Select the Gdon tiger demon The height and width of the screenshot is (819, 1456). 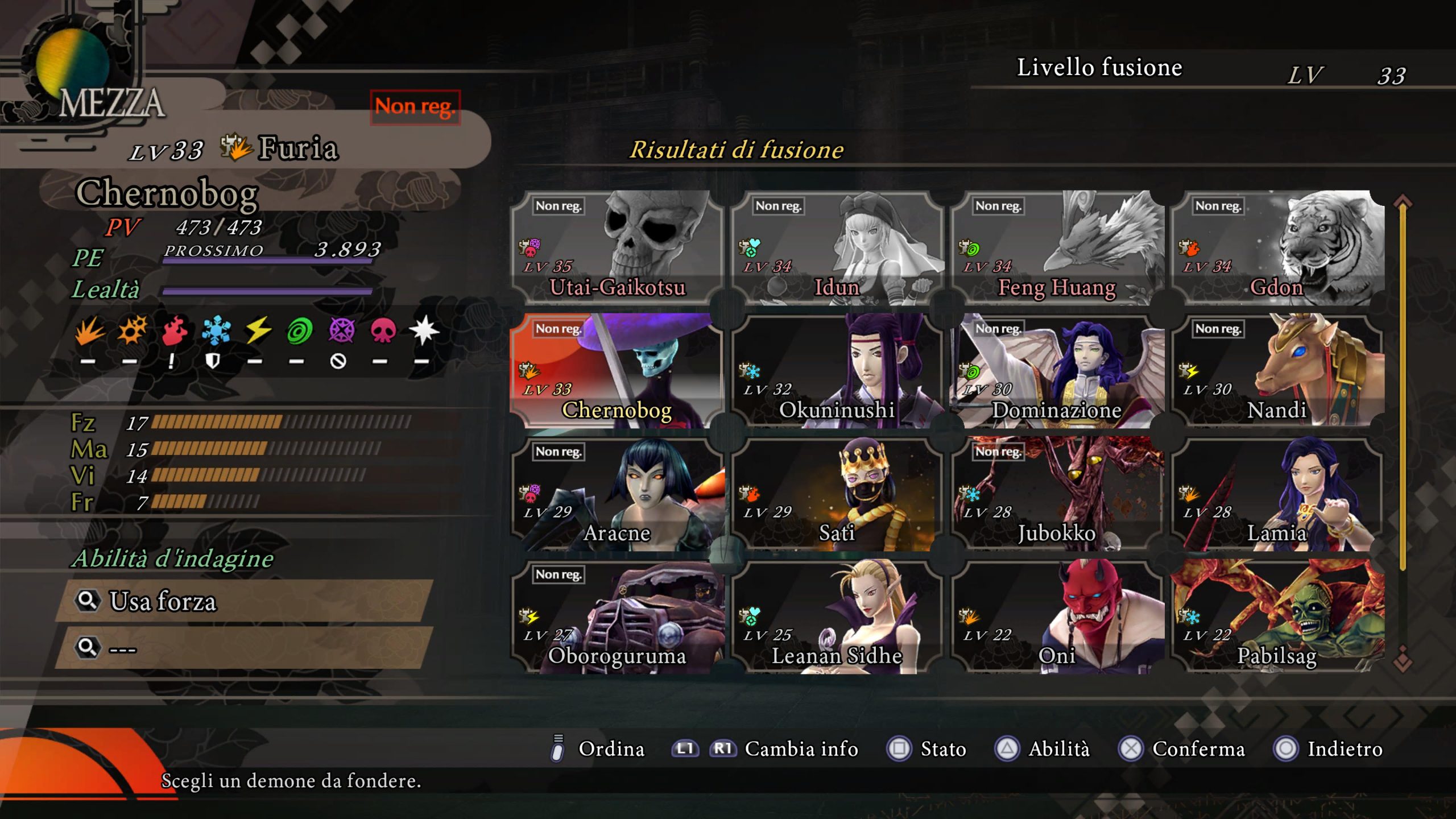[x=1277, y=248]
